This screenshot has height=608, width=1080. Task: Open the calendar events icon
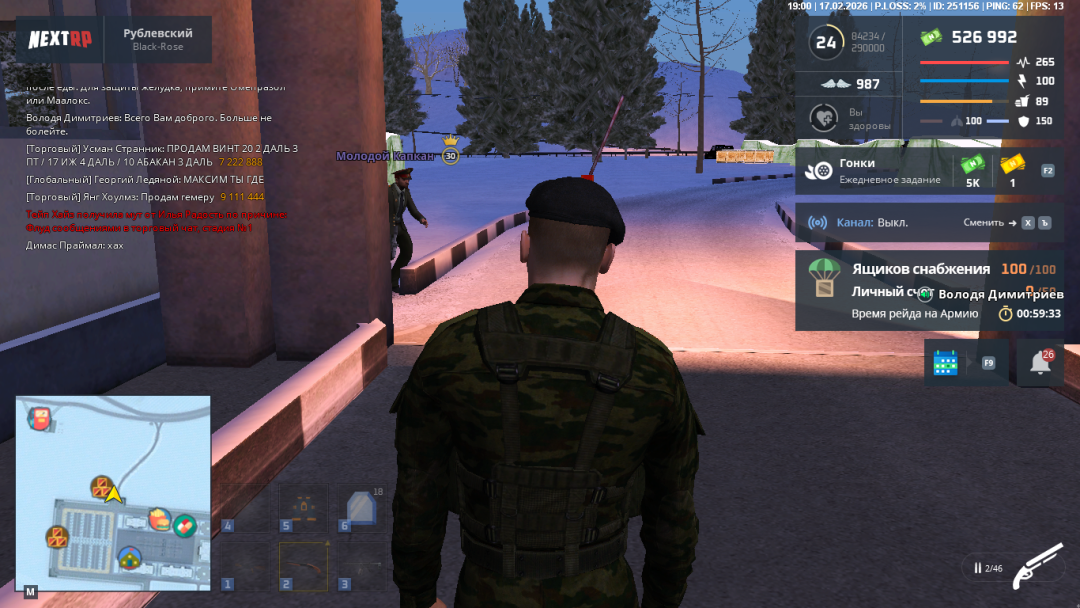pos(945,363)
